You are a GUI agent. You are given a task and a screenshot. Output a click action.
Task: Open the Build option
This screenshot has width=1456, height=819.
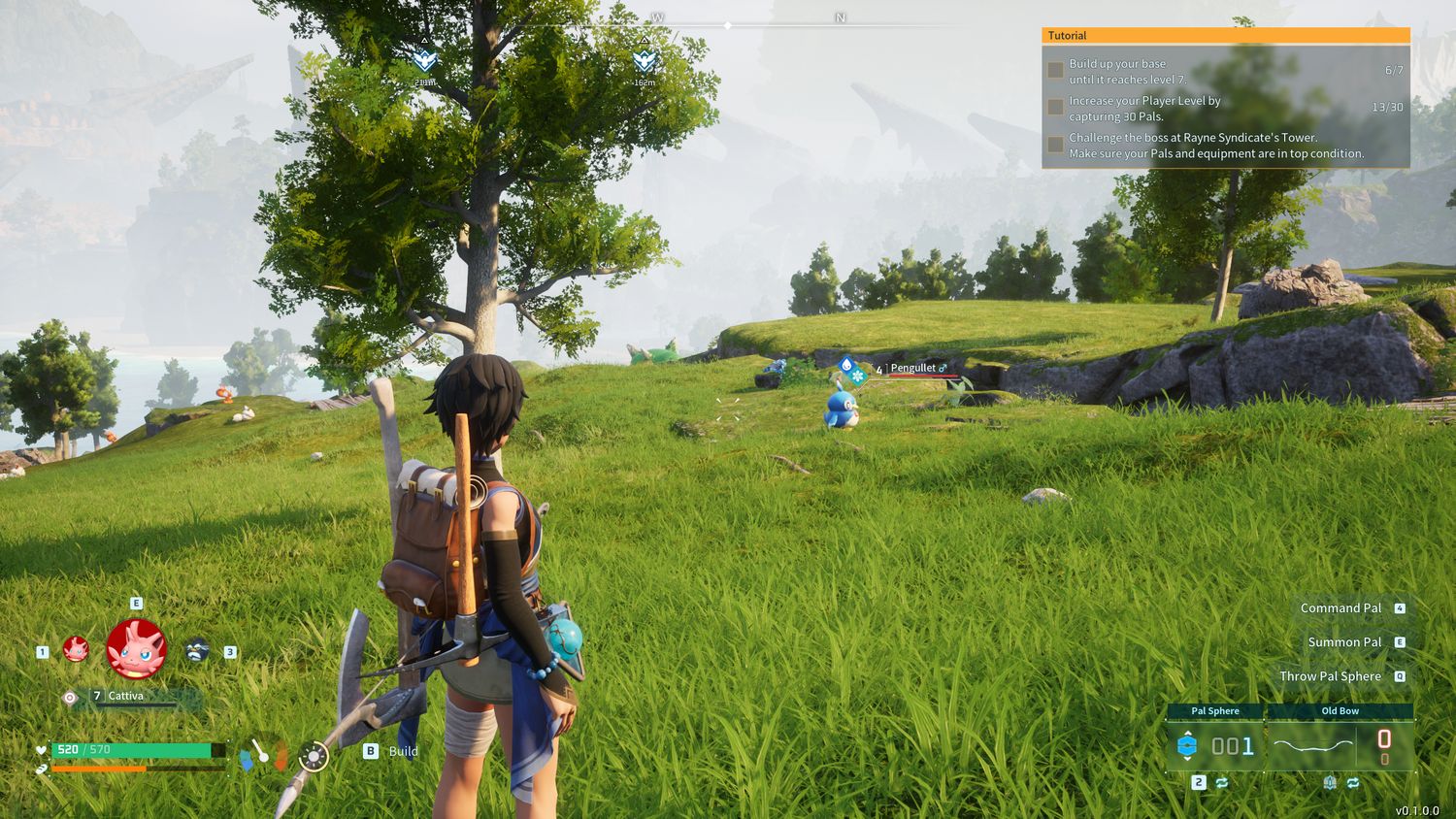391,751
